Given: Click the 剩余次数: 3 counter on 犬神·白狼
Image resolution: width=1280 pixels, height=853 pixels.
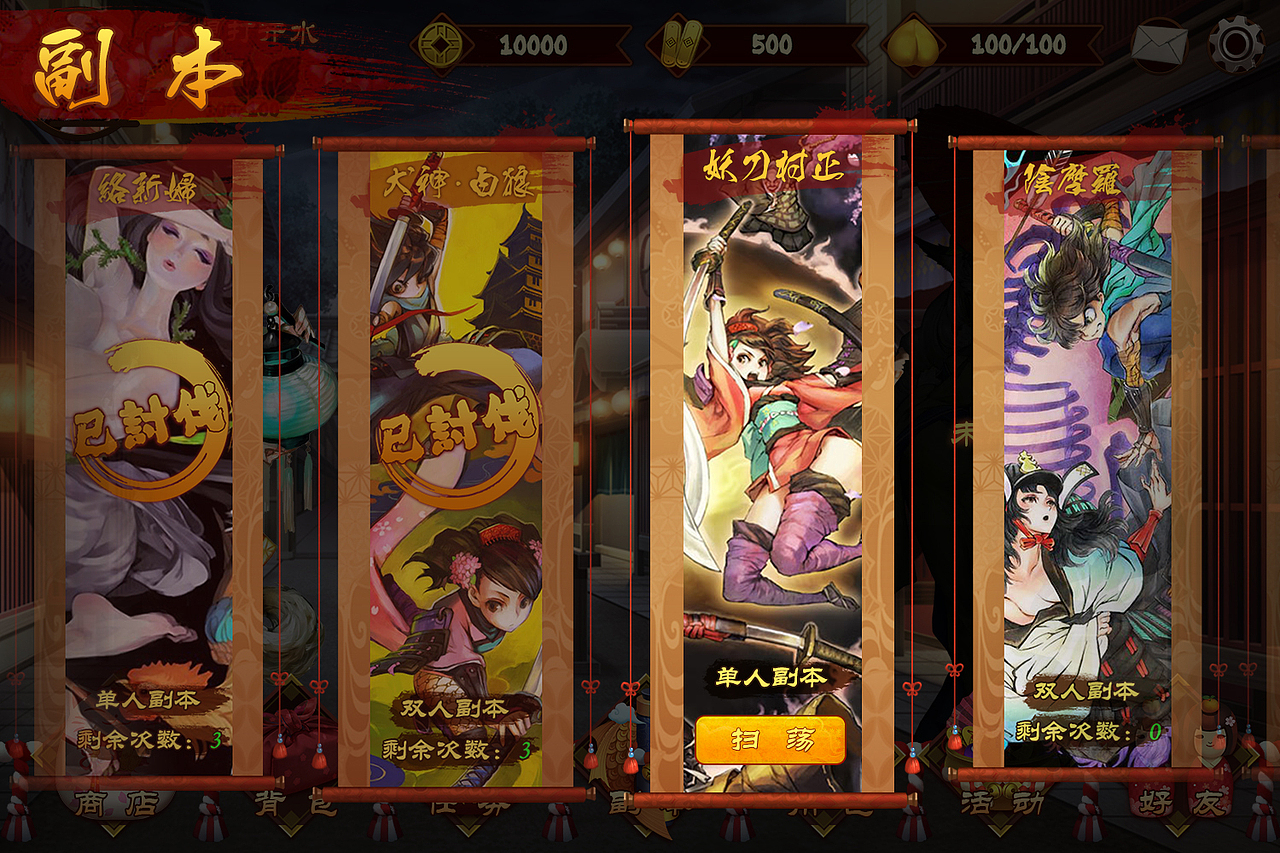Looking at the screenshot, I should 455,747.
